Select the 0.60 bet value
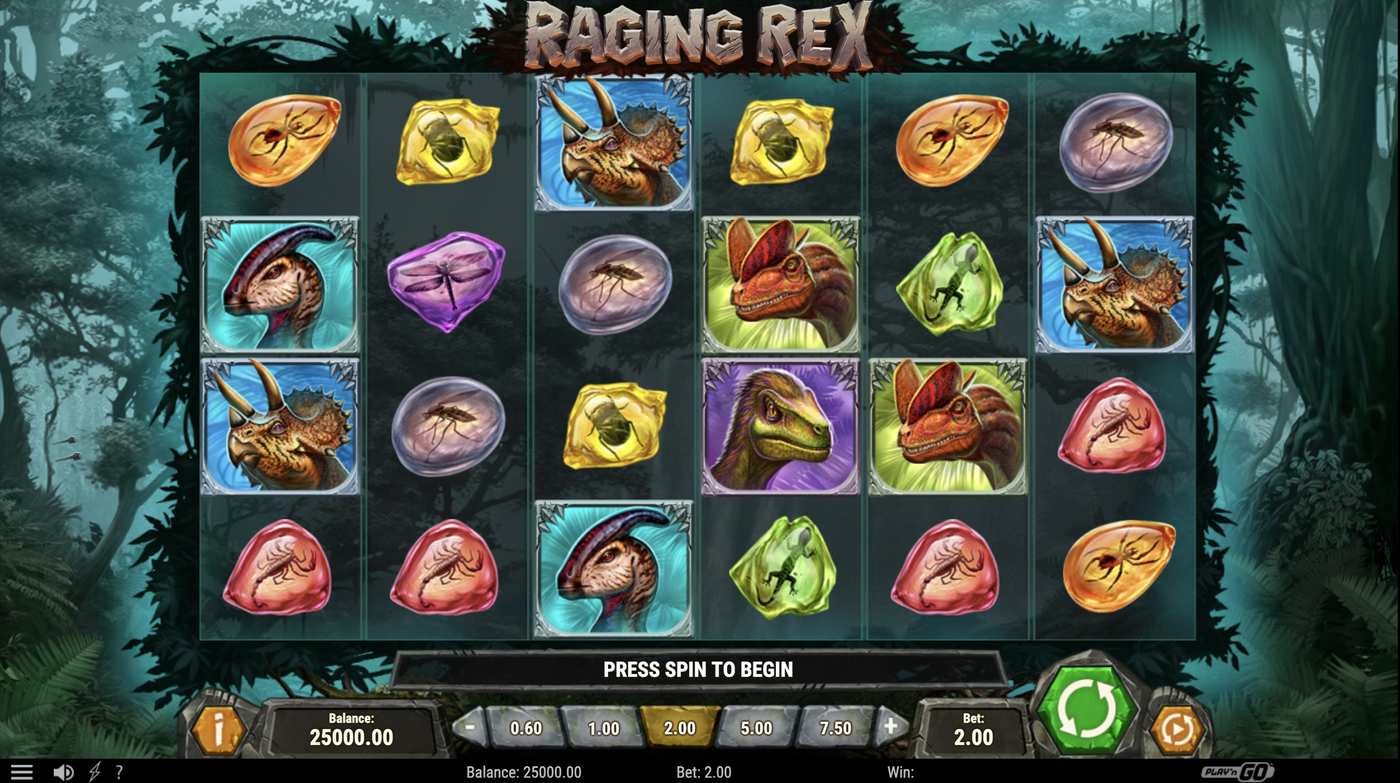Viewport: 1400px width, 783px height. pos(527,729)
